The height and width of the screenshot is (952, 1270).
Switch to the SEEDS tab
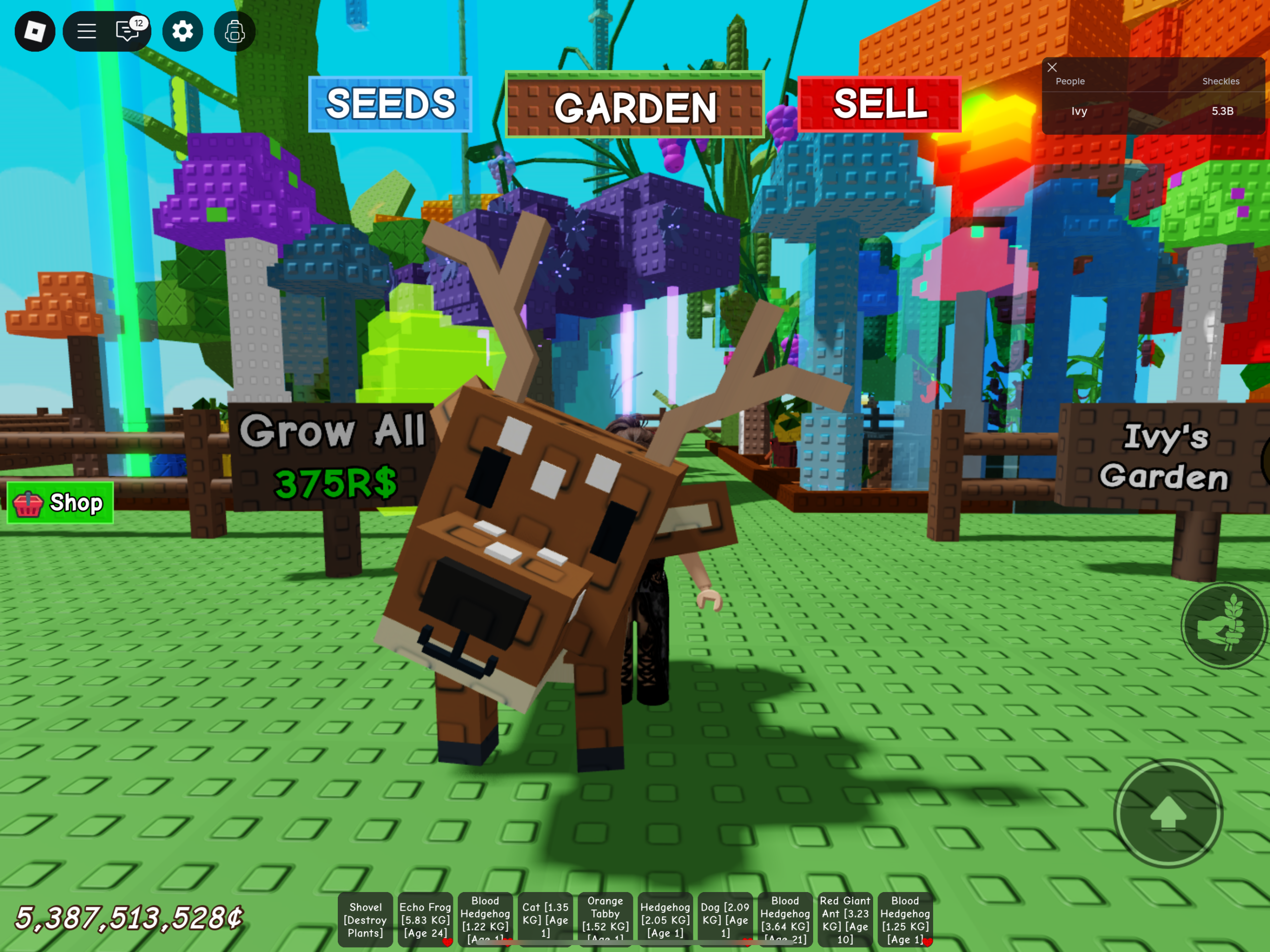(x=390, y=106)
